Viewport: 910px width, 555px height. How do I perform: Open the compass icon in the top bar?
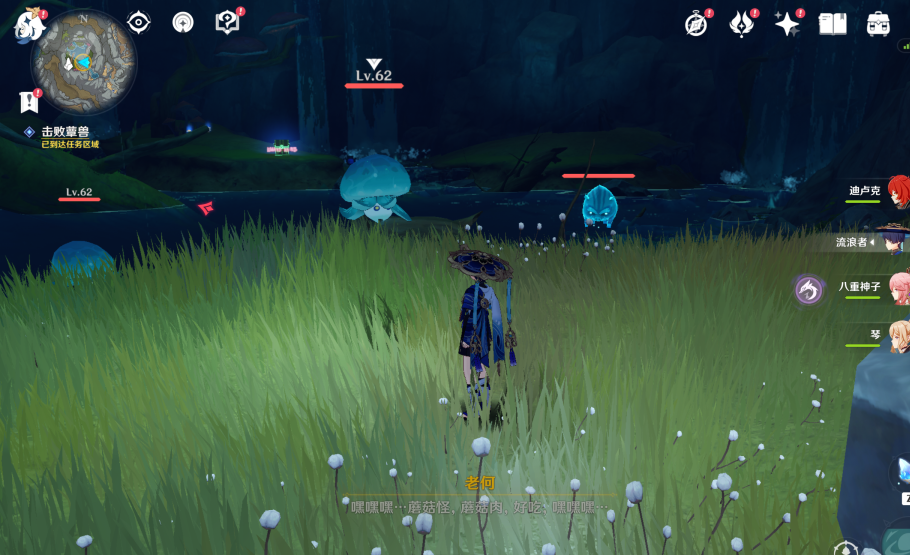(696, 24)
